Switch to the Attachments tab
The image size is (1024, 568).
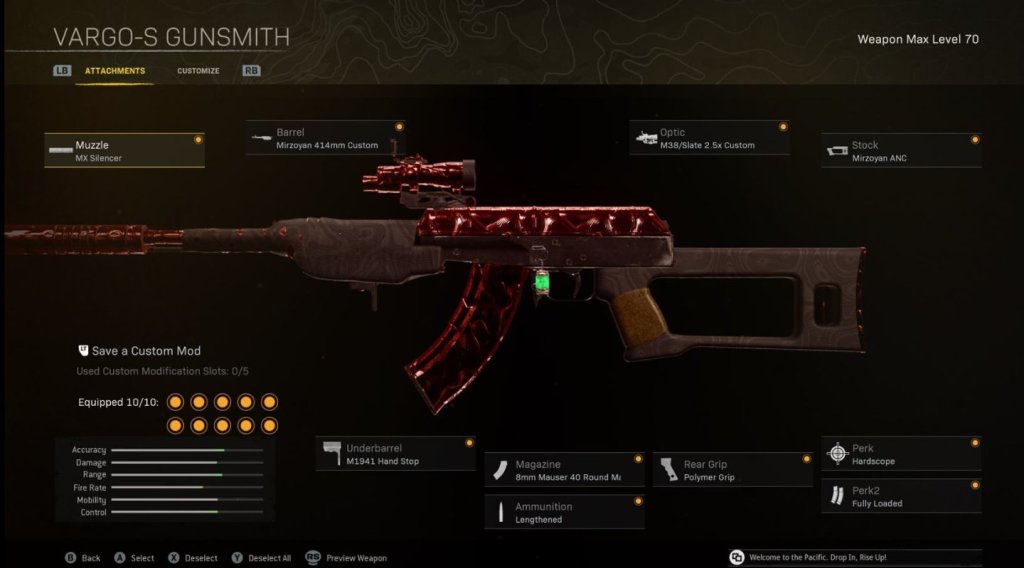click(x=114, y=71)
